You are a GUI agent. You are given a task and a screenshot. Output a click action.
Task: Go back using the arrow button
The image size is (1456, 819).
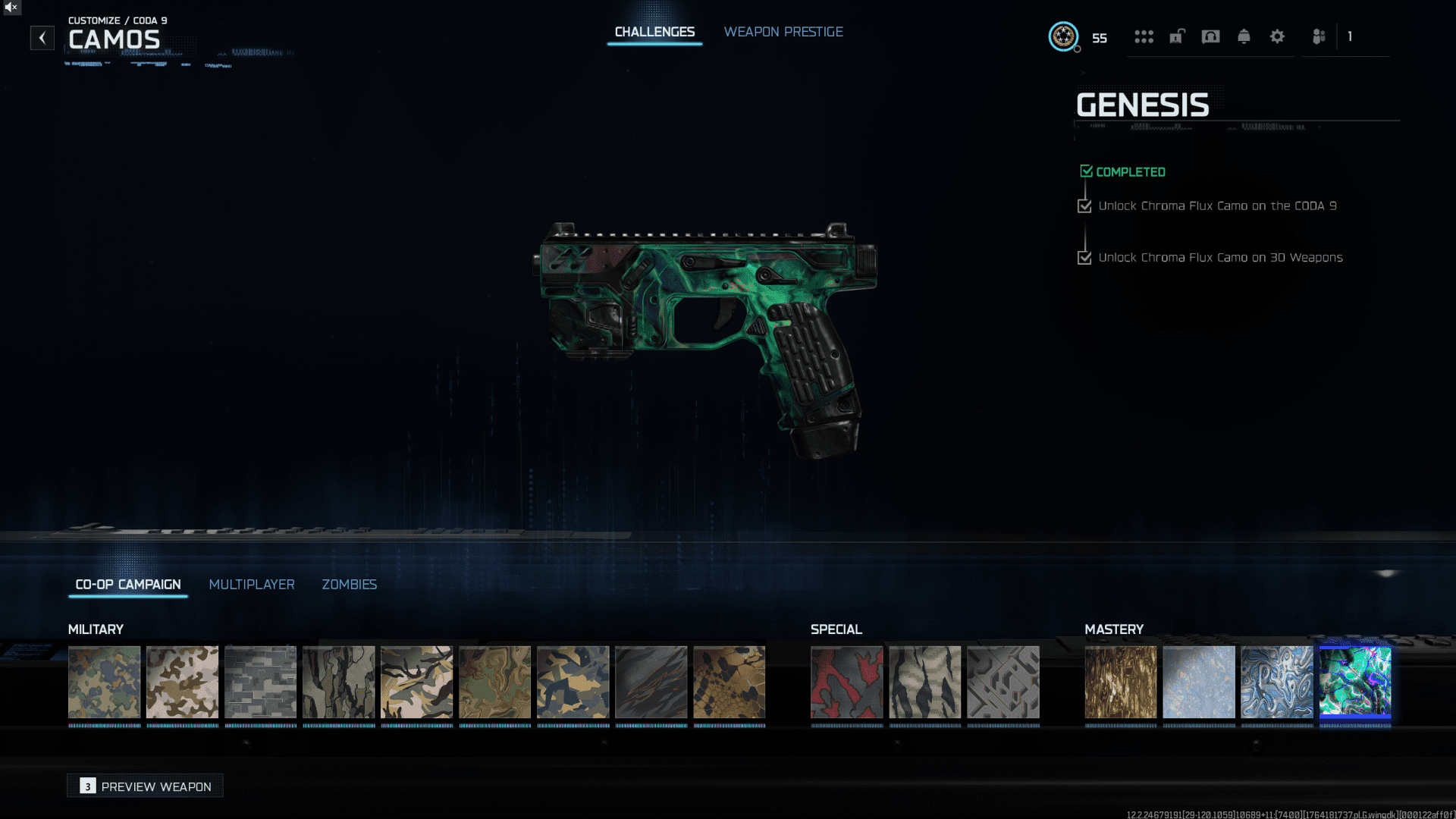point(42,38)
